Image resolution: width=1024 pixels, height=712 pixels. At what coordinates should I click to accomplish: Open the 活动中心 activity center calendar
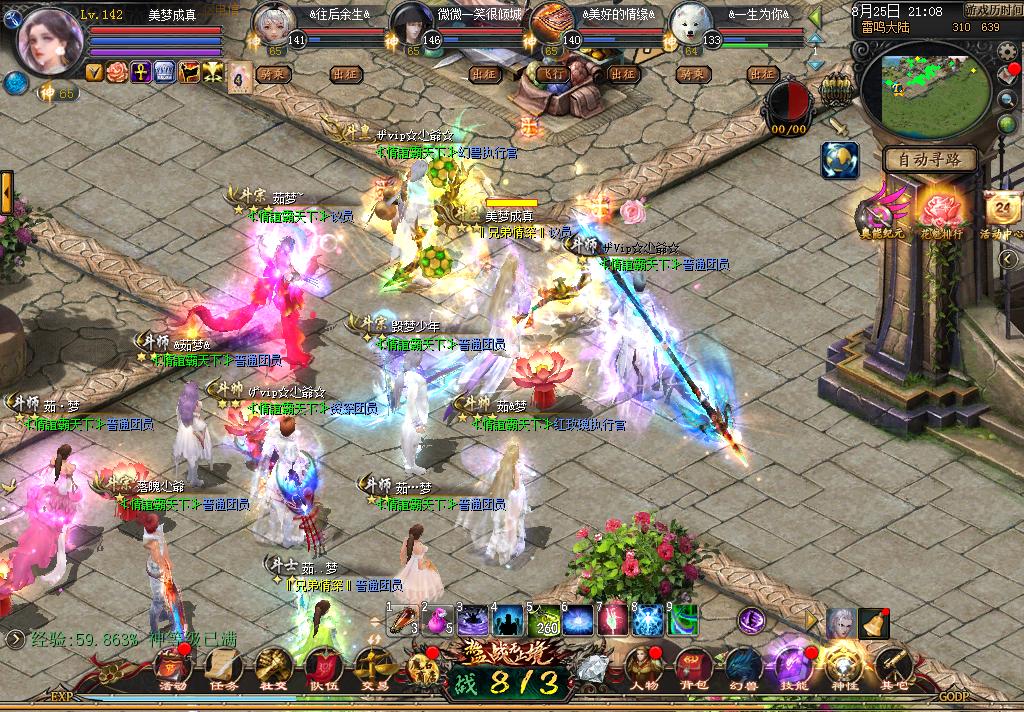point(1001,212)
